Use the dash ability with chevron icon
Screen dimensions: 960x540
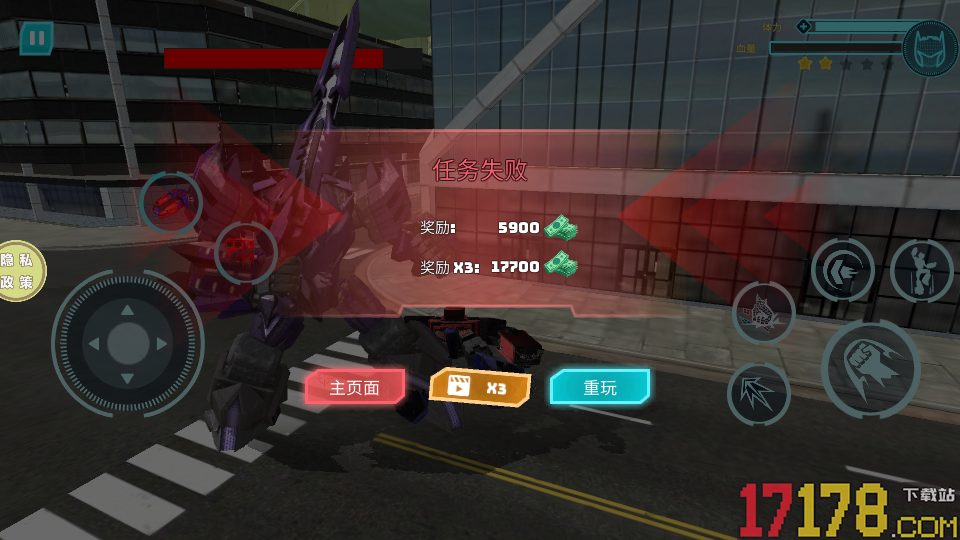842,270
